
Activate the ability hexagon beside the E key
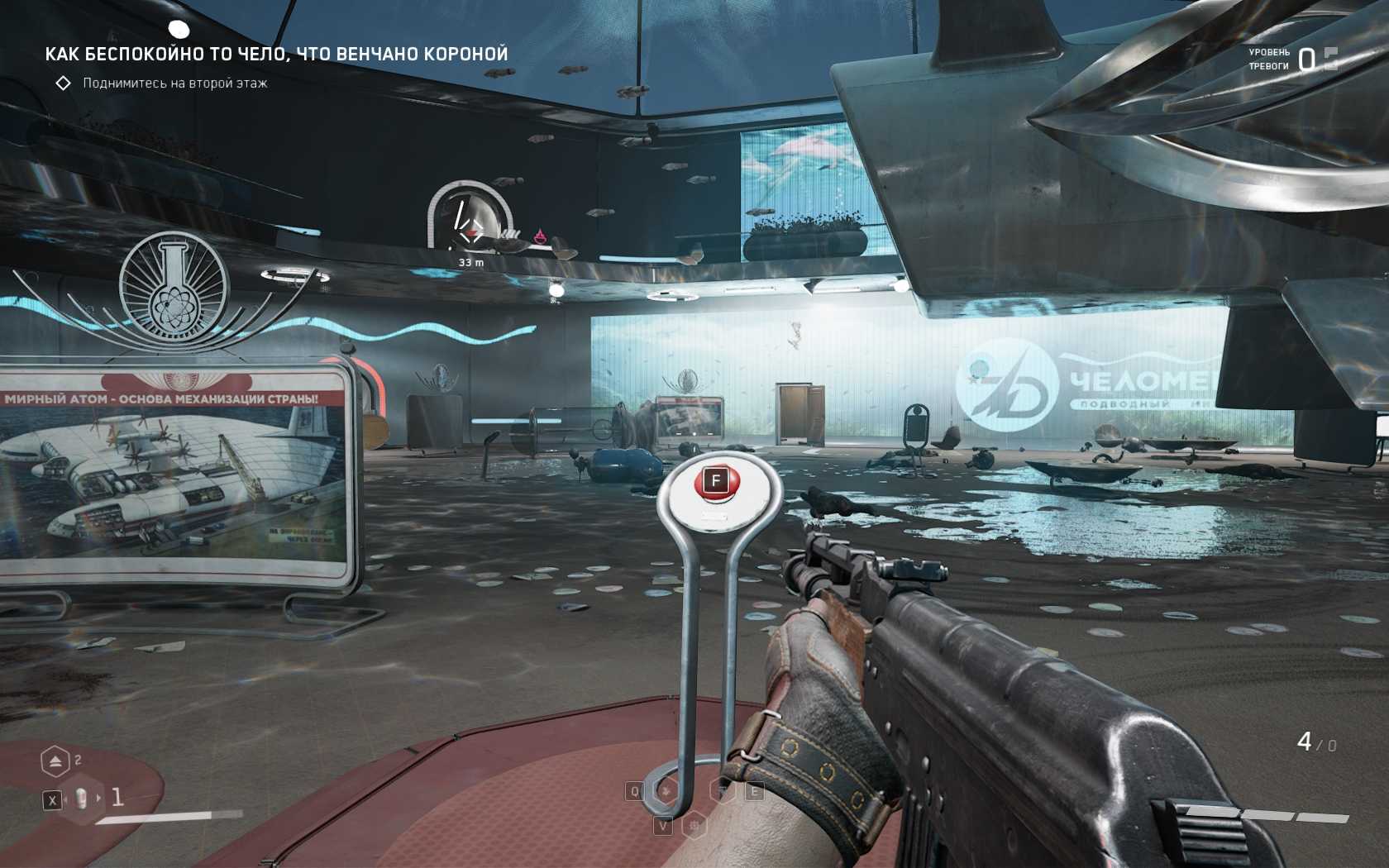point(724,791)
